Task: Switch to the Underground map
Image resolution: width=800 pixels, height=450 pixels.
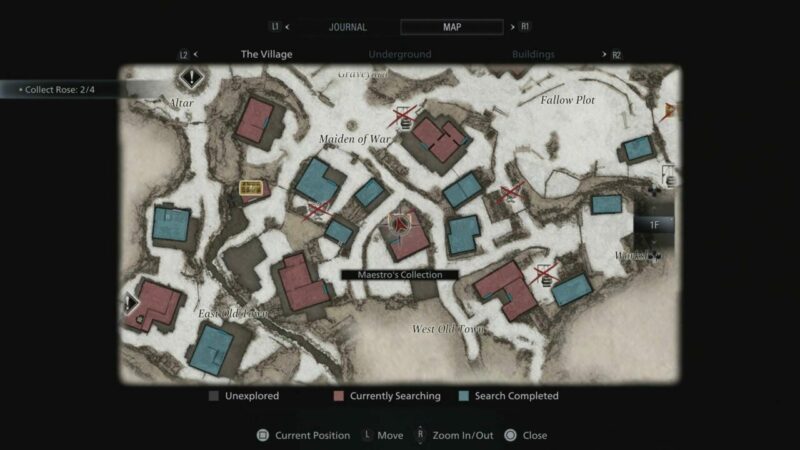Action: (399, 54)
